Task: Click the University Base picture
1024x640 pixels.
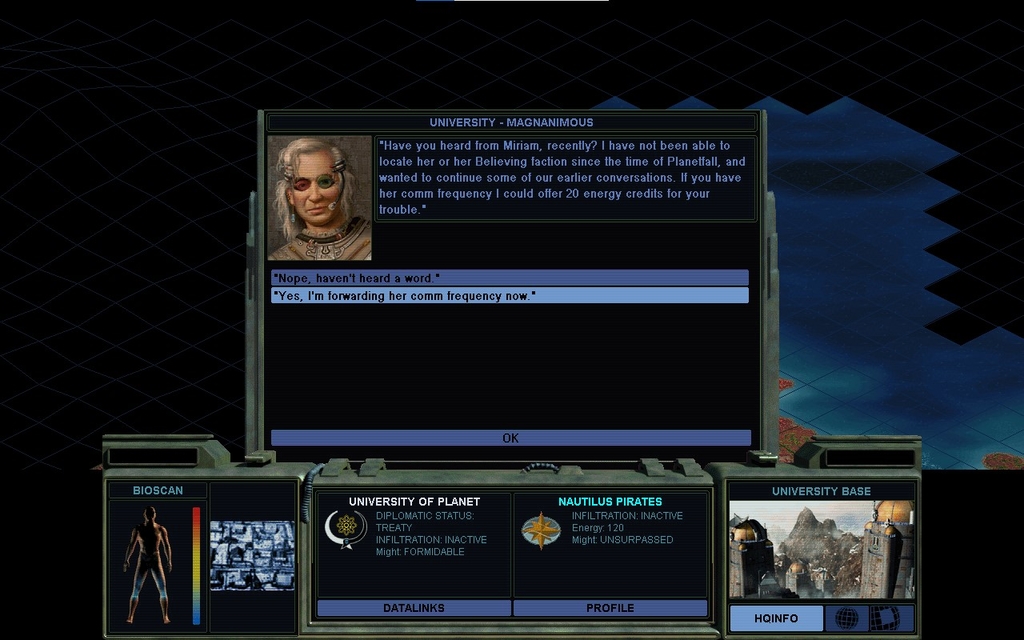Action: (x=821, y=549)
